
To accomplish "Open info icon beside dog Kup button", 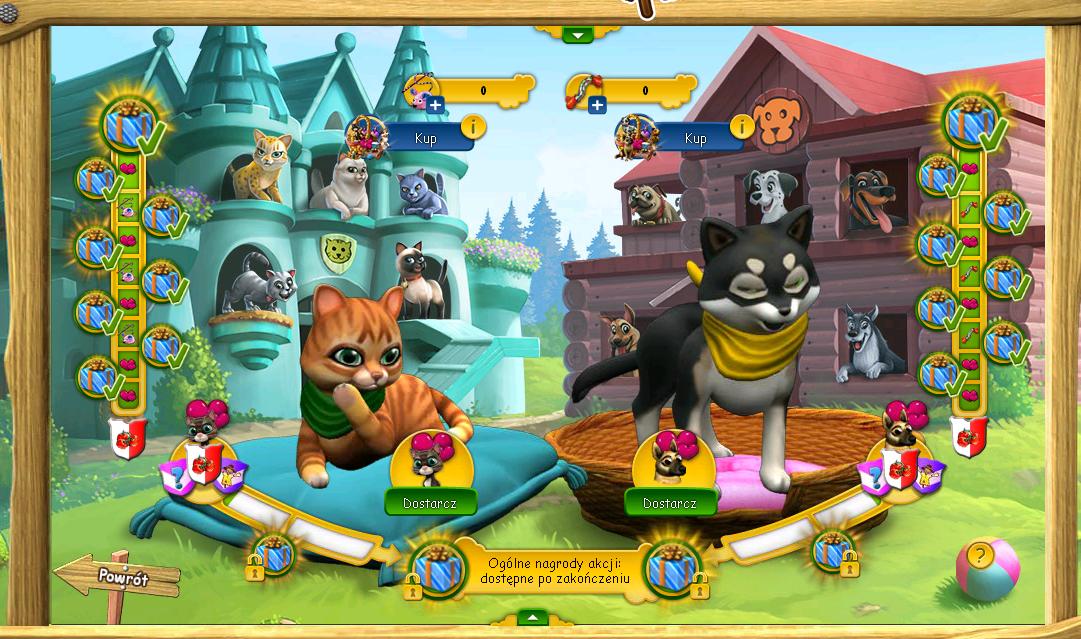I will 742,126.
